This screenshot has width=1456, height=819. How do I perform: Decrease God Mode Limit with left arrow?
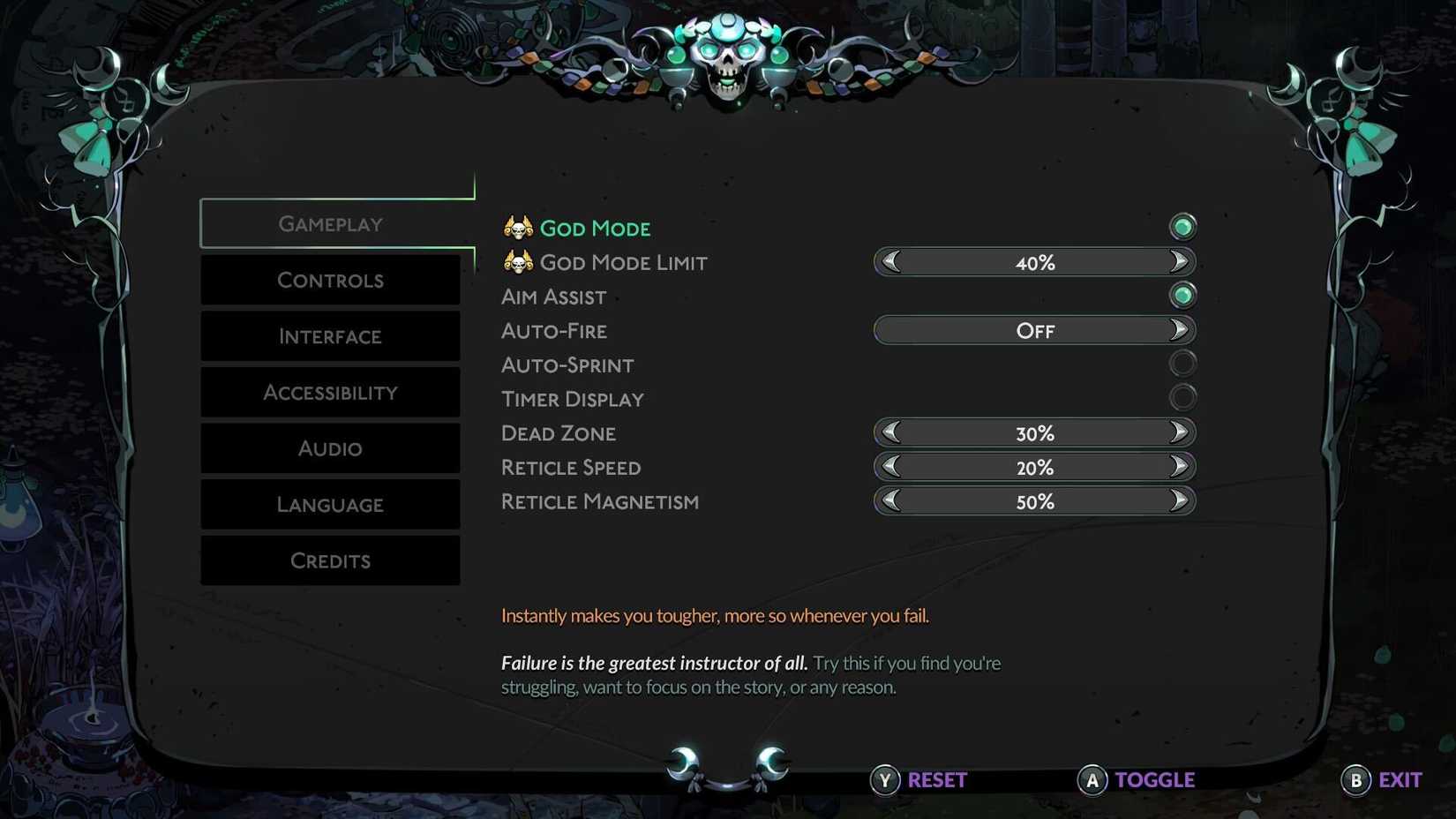(x=891, y=262)
